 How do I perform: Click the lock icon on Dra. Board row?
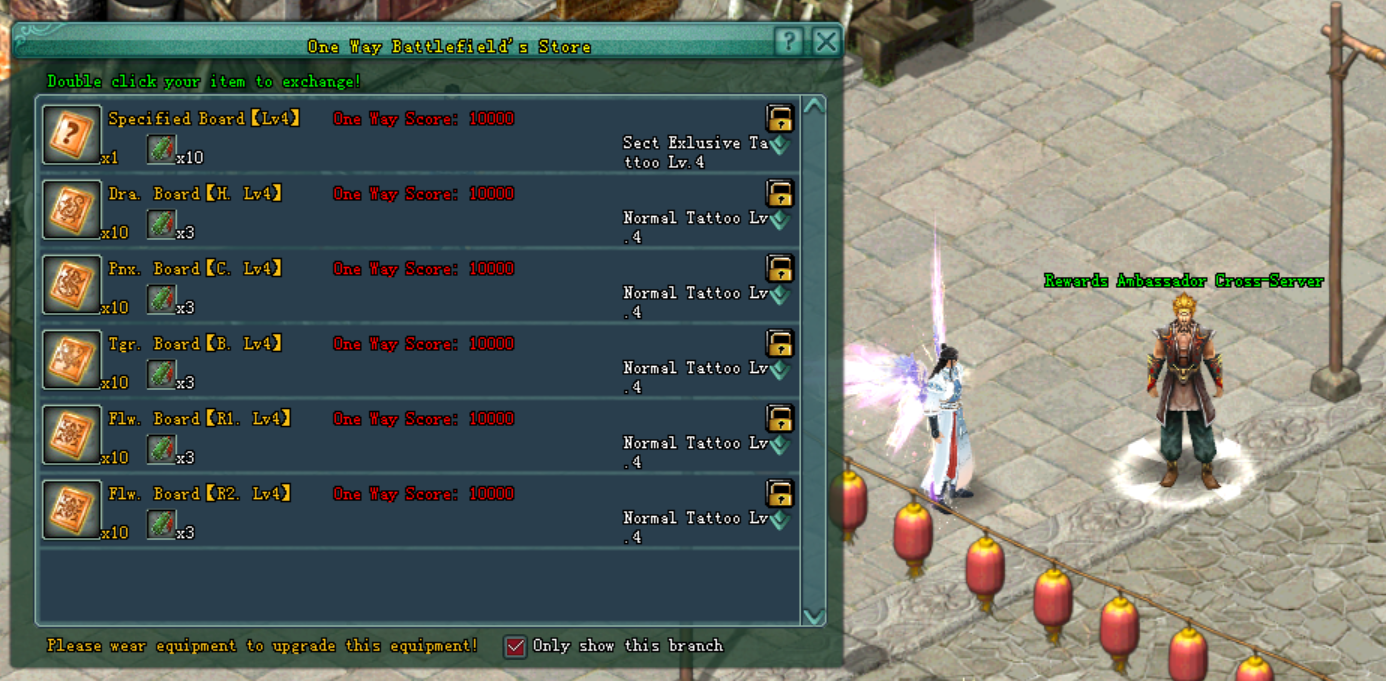point(779,193)
